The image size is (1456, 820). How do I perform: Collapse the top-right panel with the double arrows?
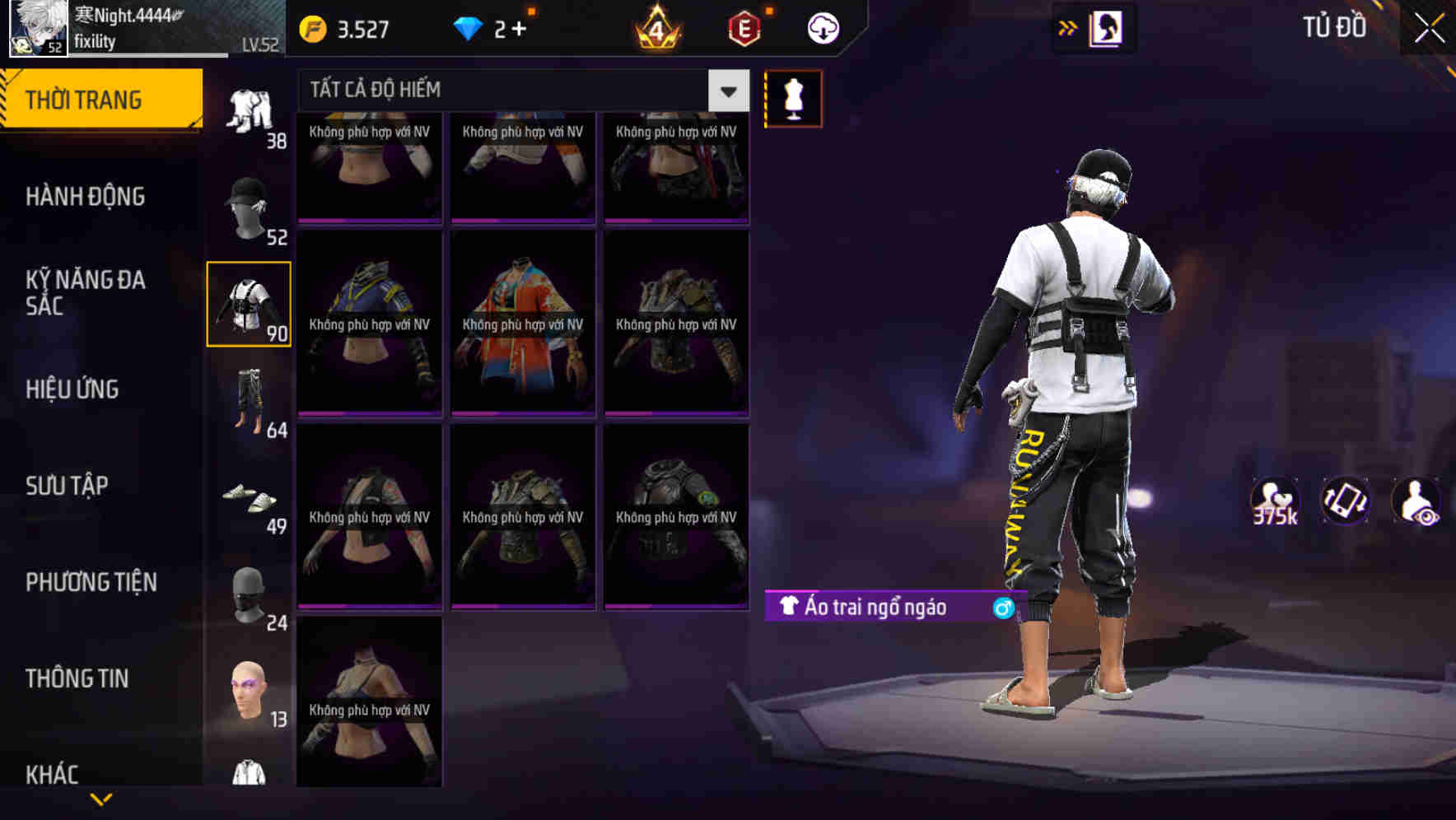[x=1066, y=27]
